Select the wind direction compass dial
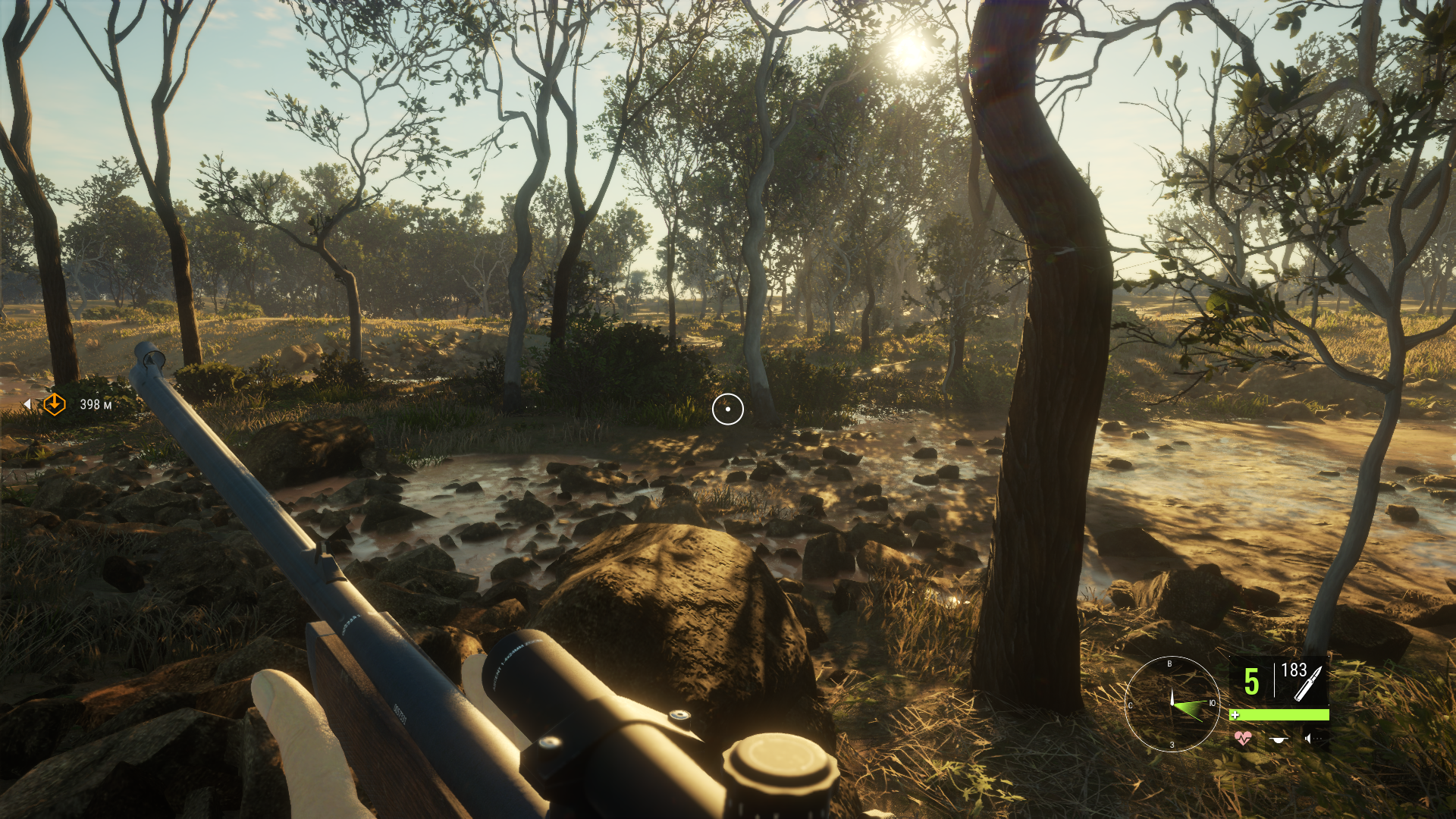1456x819 pixels. click(x=1172, y=704)
